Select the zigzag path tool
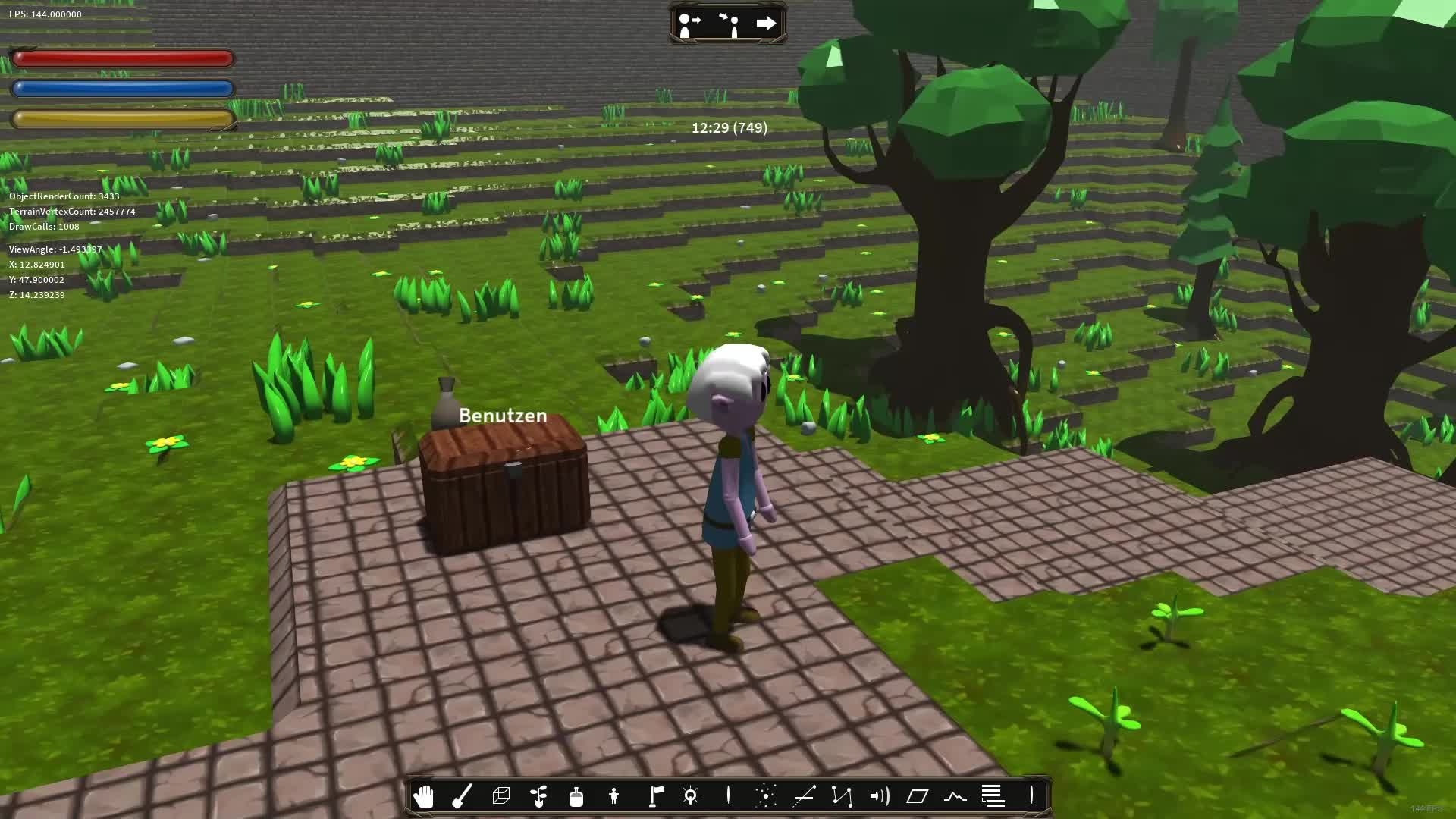The image size is (1456, 819). tap(843, 795)
